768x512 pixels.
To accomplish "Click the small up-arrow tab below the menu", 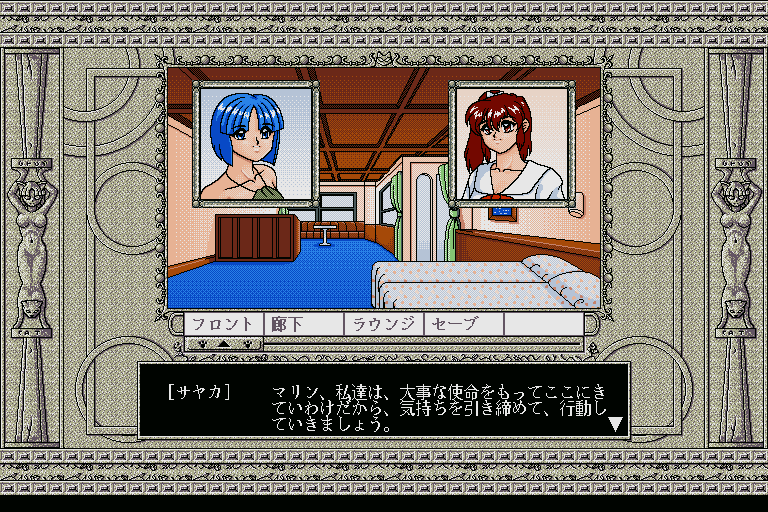I will (224, 343).
